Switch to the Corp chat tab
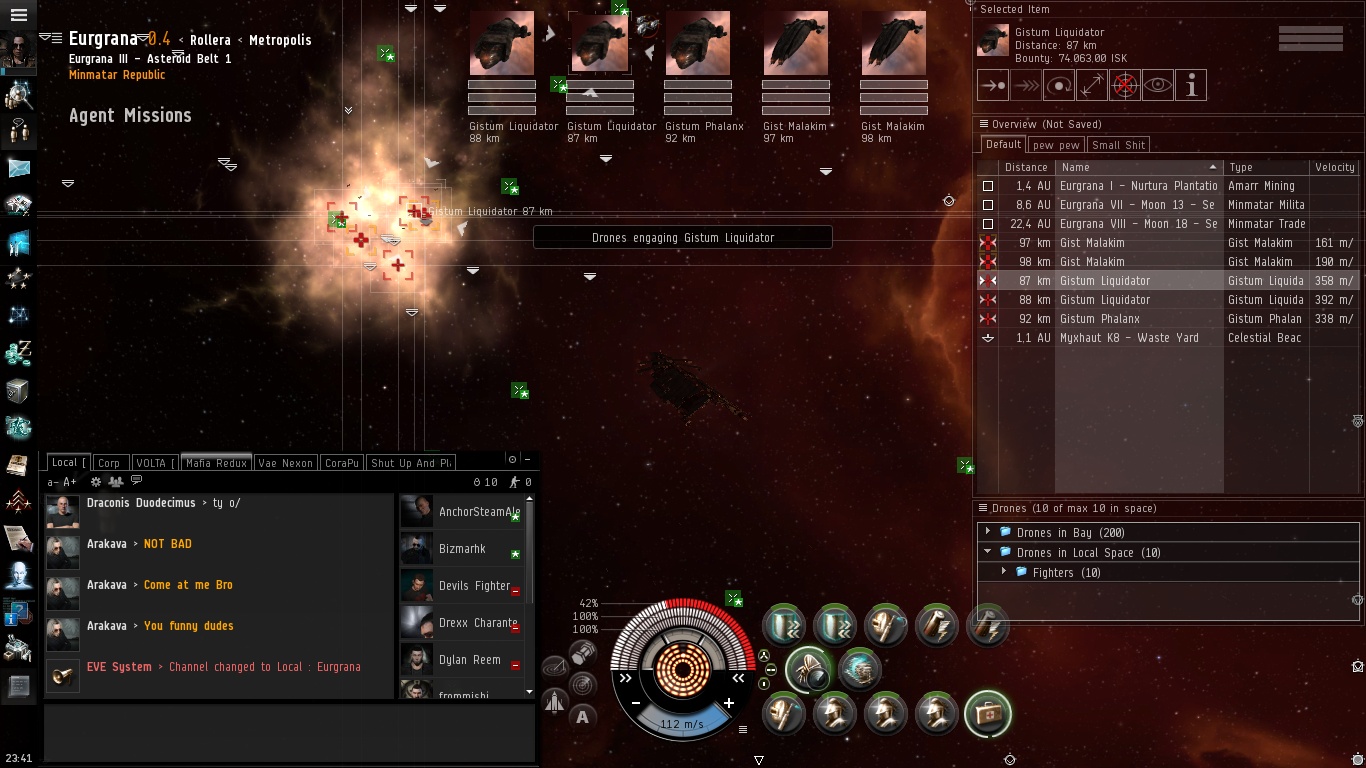Image resolution: width=1366 pixels, height=768 pixels. (x=109, y=463)
